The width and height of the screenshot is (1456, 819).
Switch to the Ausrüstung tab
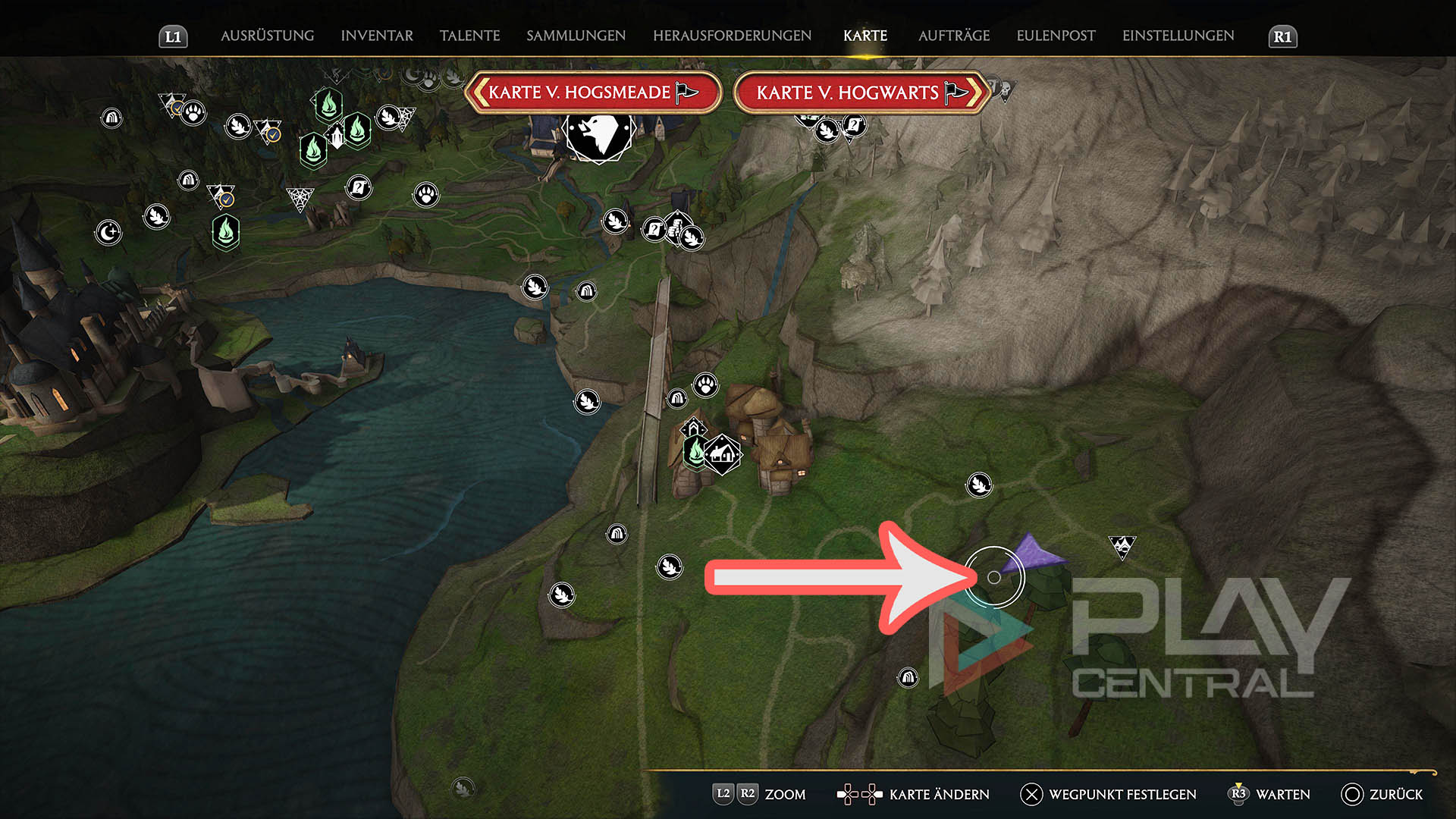tap(267, 36)
